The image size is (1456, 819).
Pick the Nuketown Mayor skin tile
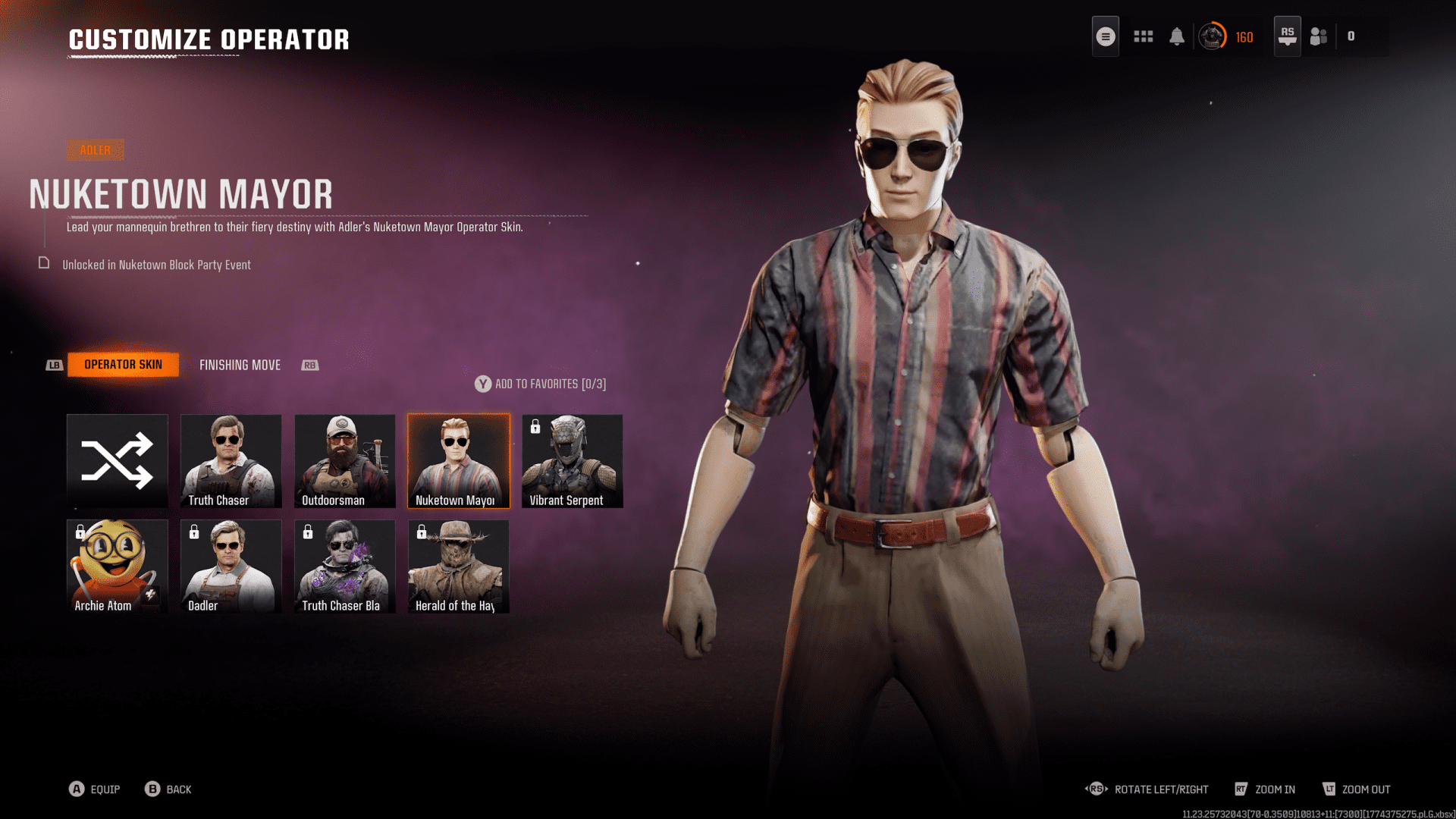pos(459,461)
